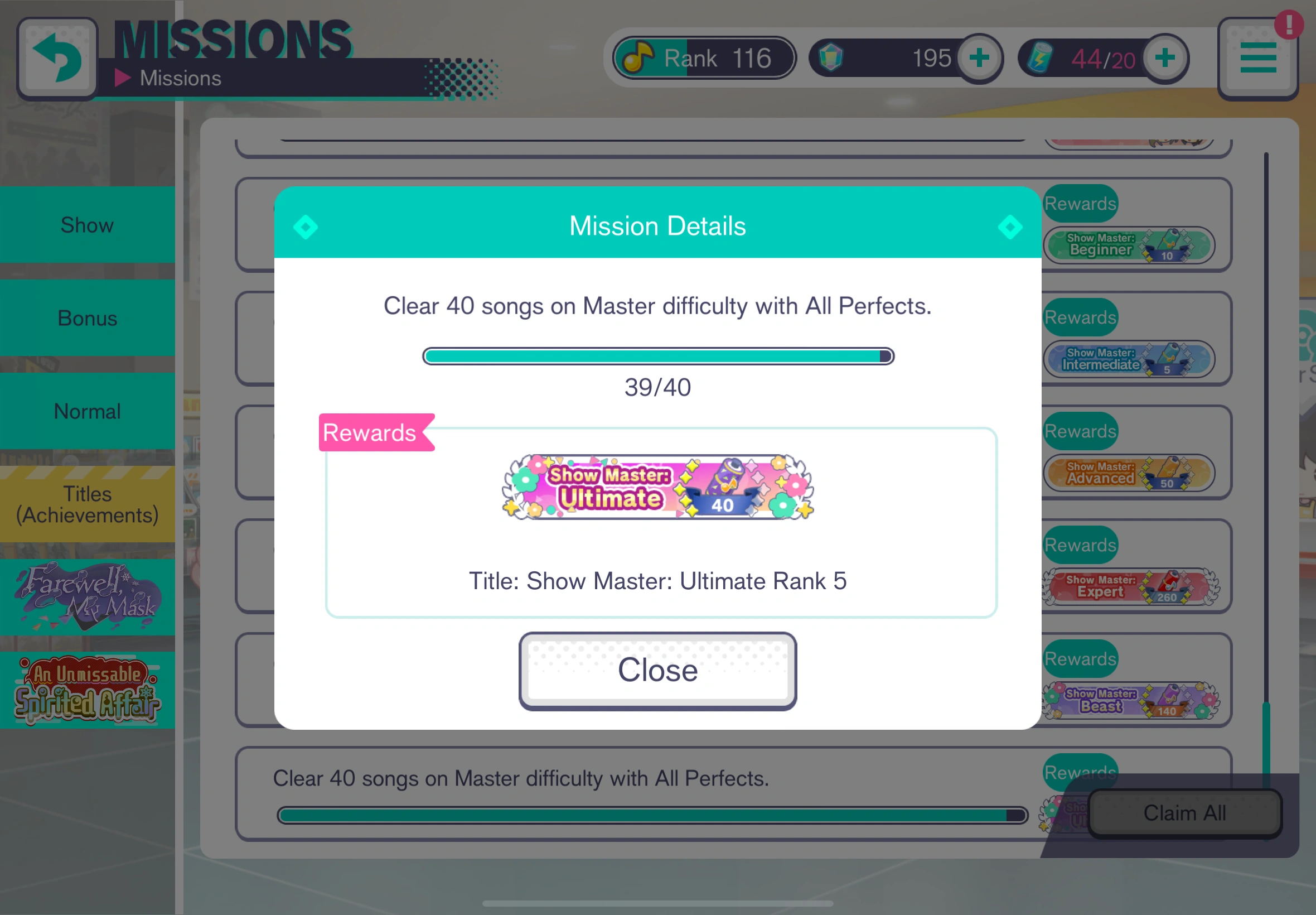Open the Farewell My Mask event missions
1316x915 pixels.
tap(87, 596)
